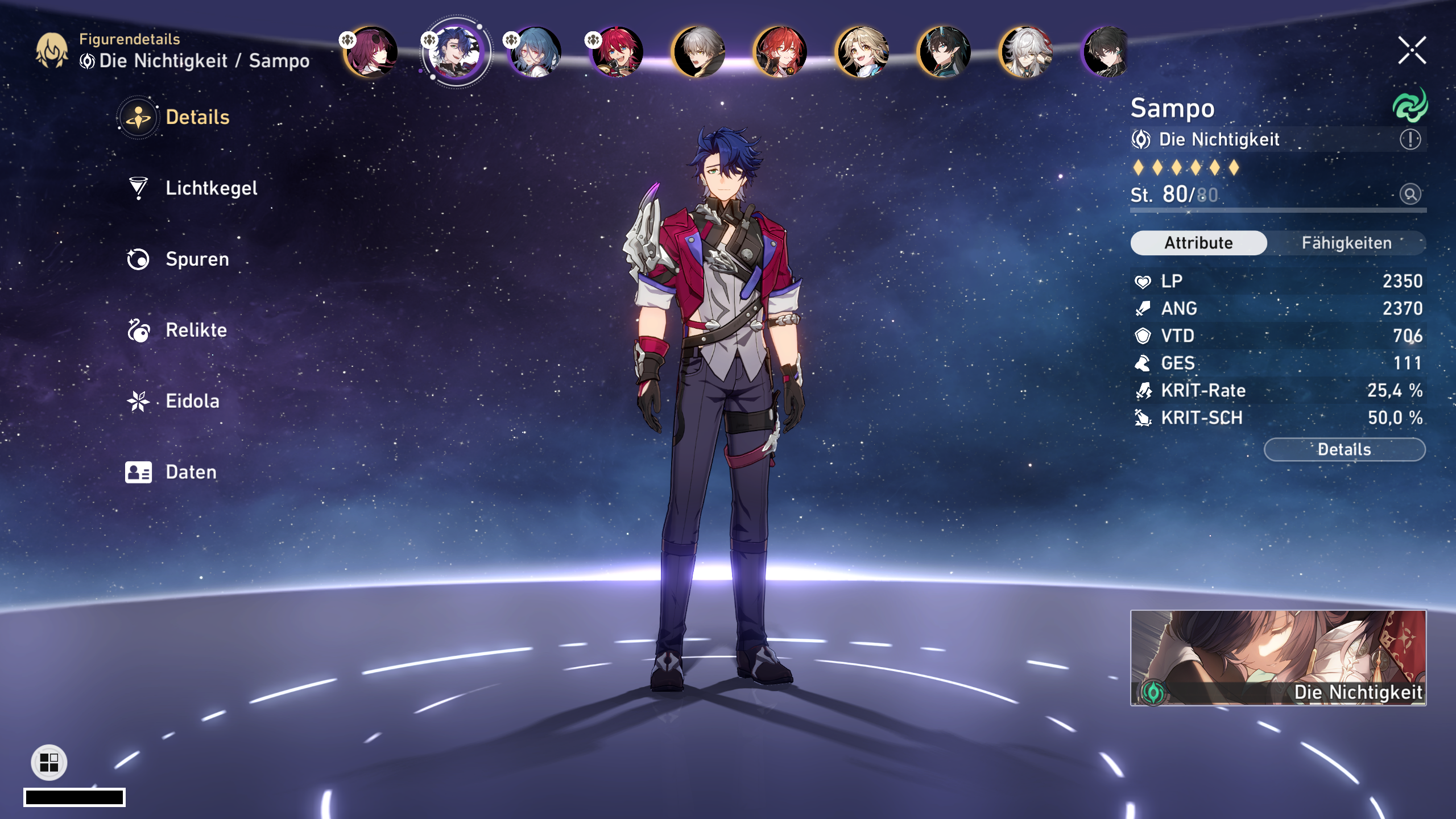Choose the gray-haired character portrait
Image resolution: width=1456 pixels, height=819 pixels.
pyautogui.click(x=699, y=52)
